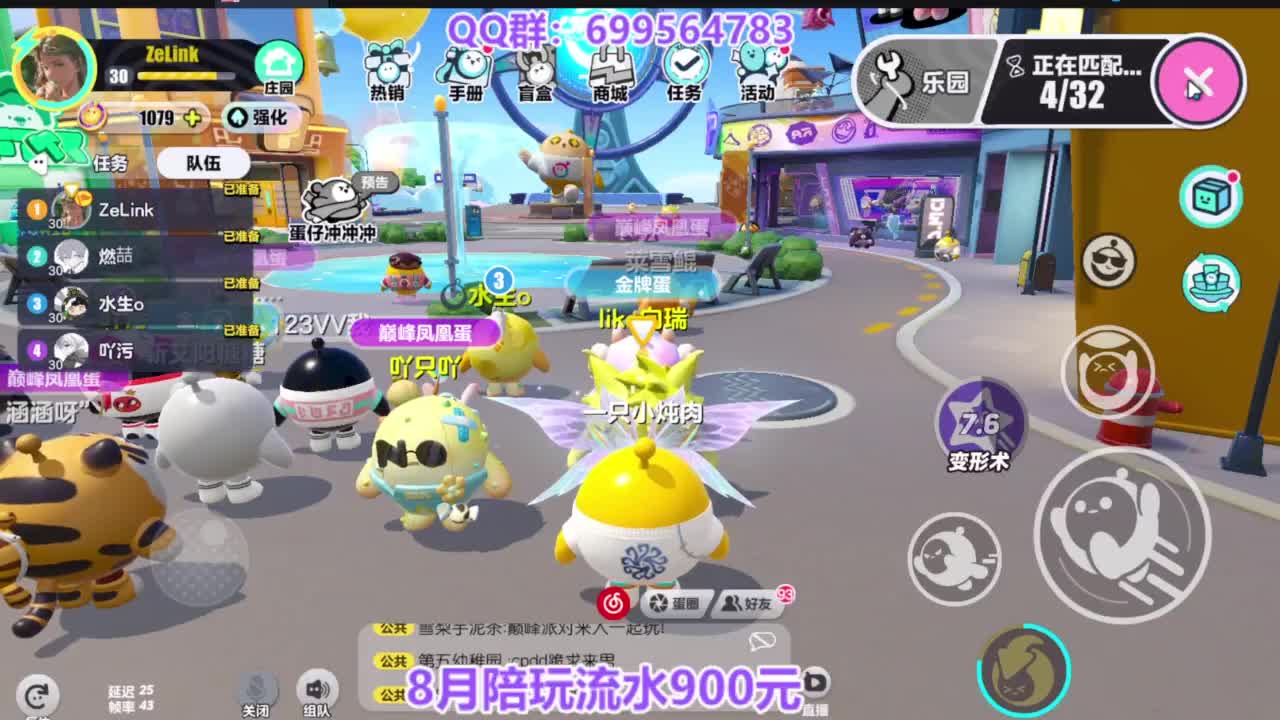The width and height of the screenshot is (1280, 720).
Task: Switch to the 队伍 tab
Action: [x=204, y=163]
